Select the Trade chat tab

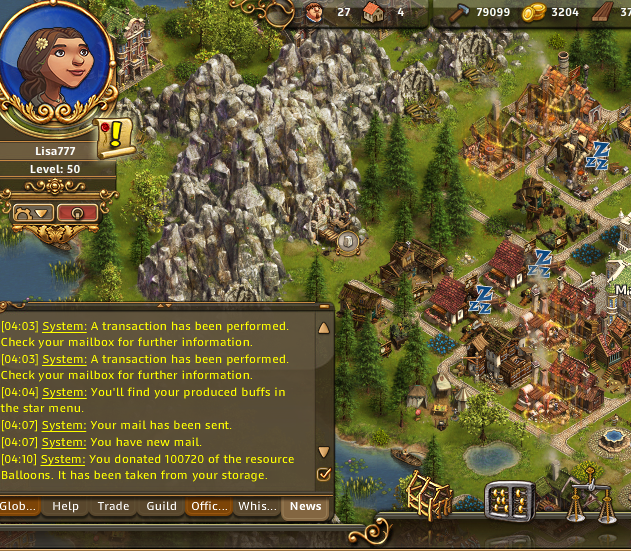(113, 506)
